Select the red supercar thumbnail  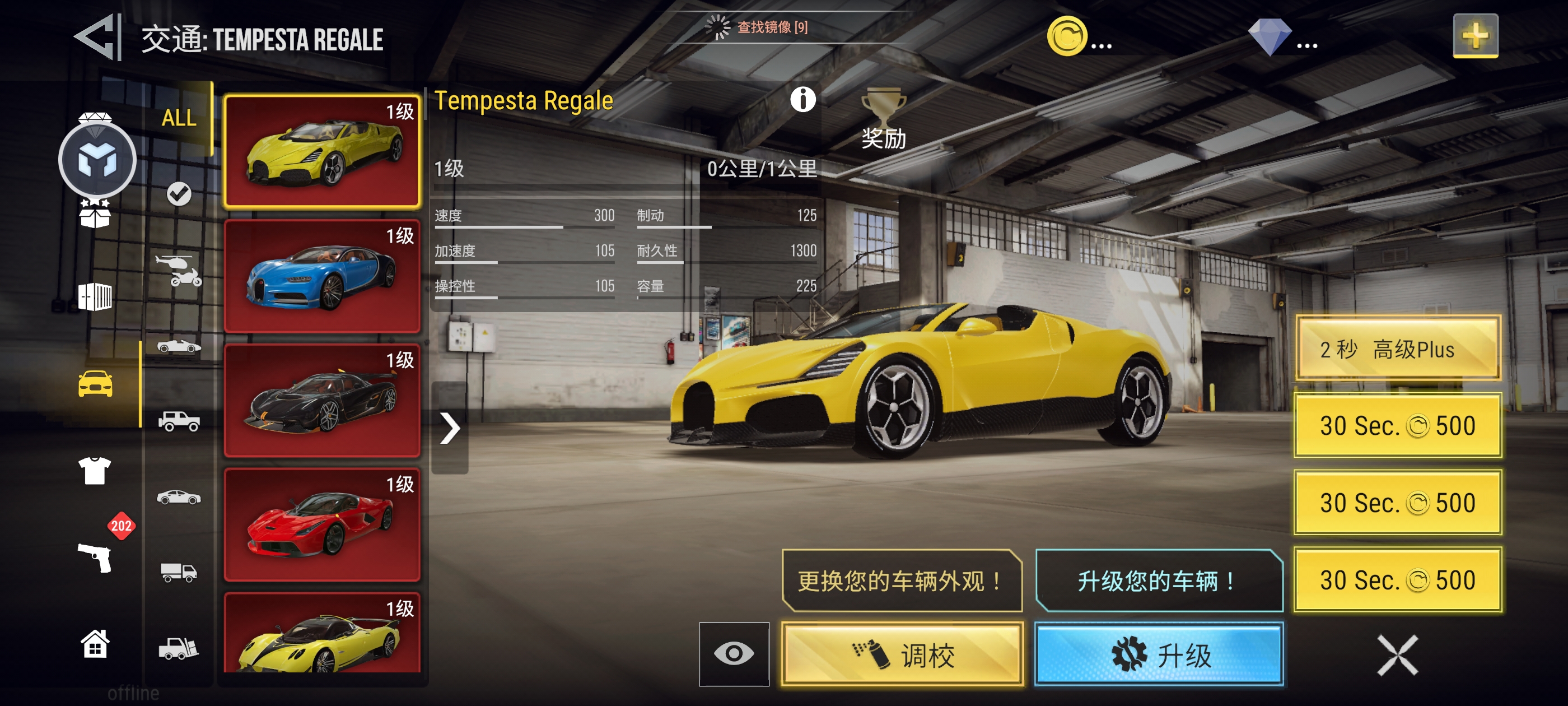point(322,525)
